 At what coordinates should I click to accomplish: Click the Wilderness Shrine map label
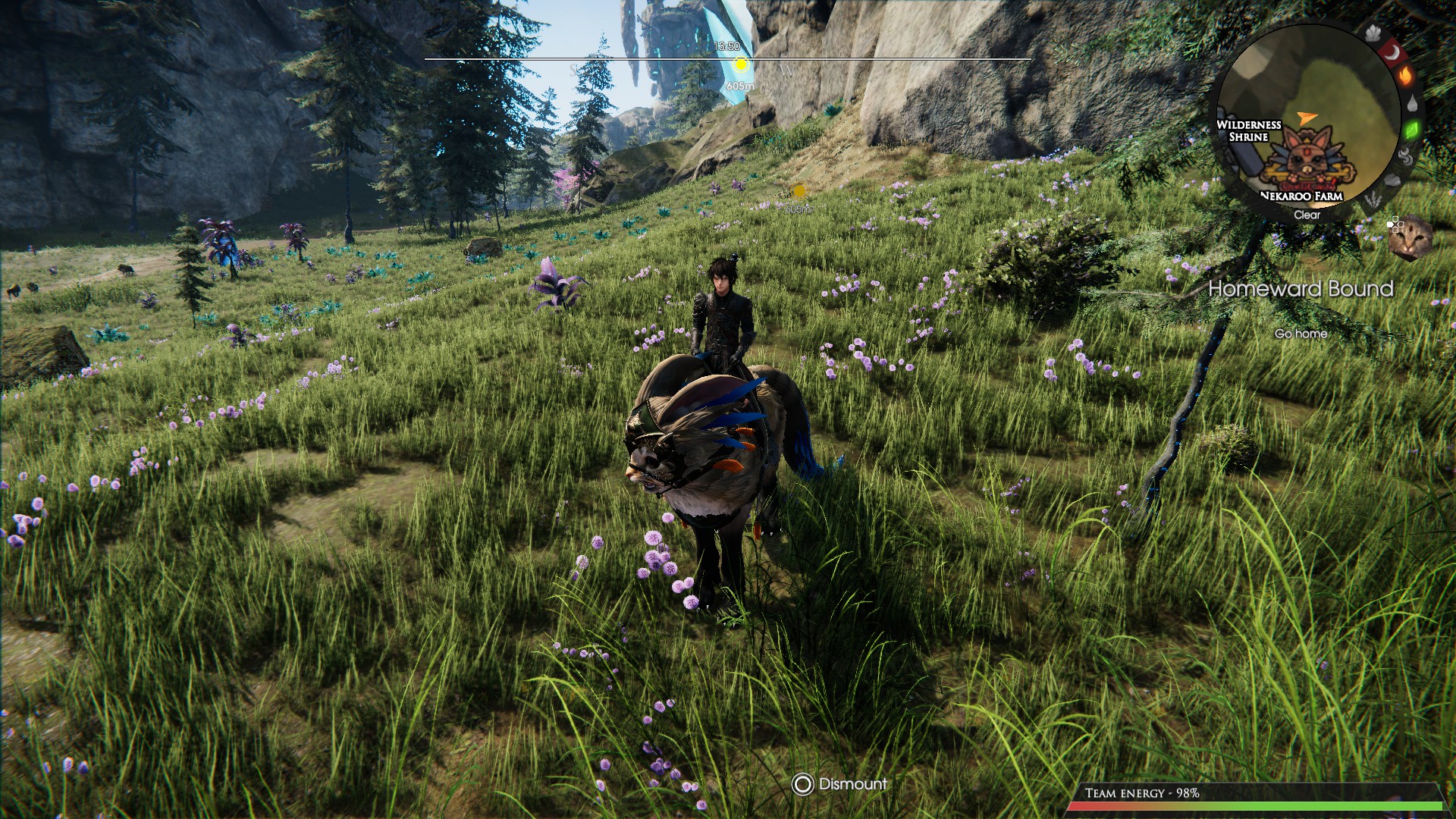pyautogui.click(x=1248, y=130)
